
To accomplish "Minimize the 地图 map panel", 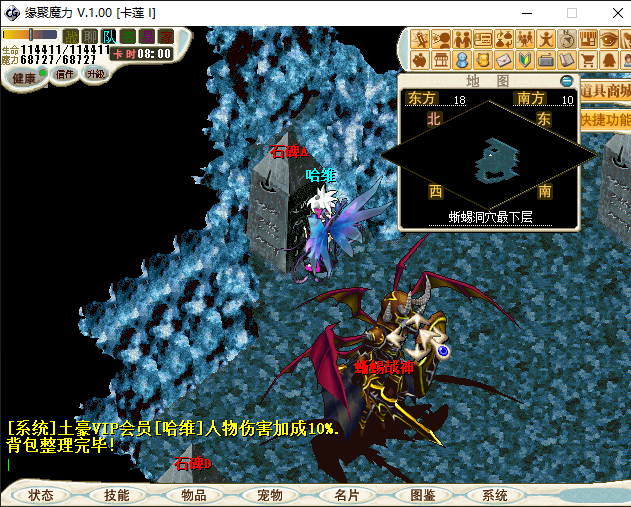I will [567, 80].
